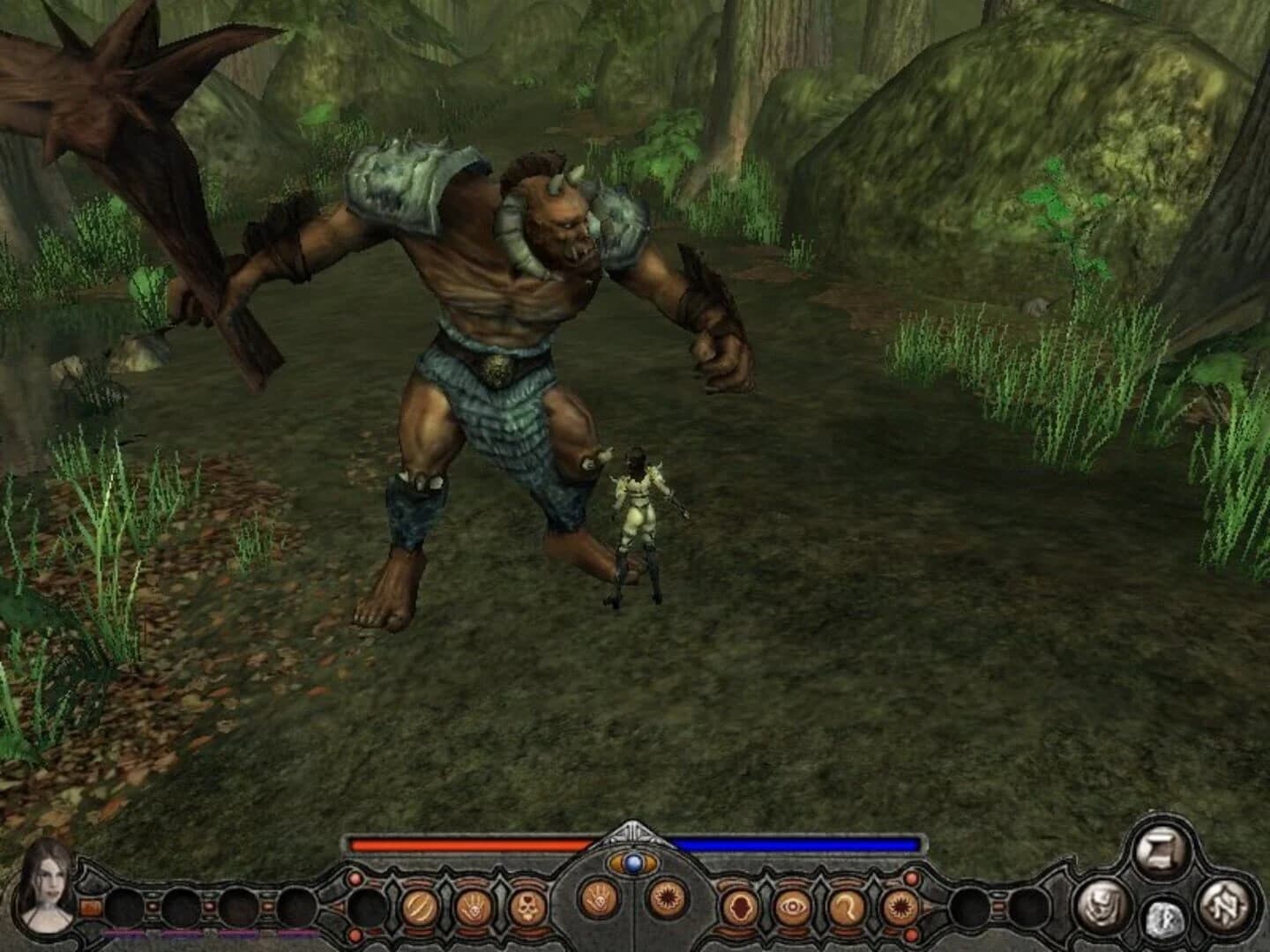Toggle the lower red indicator left of the skill group
The height and width of the screenshot is (952, 1270).
(353, 933)
